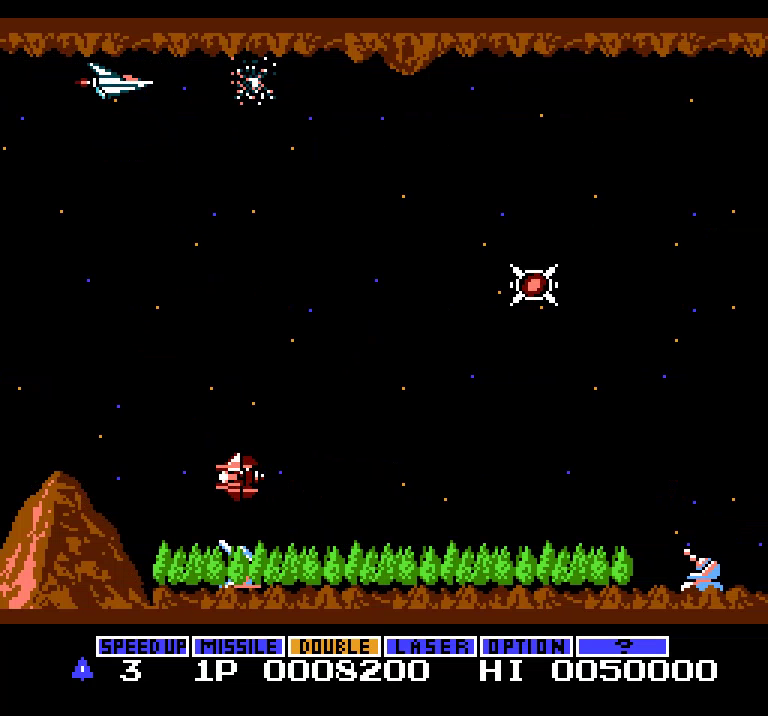Select the OPTION power-up slot
Image resolution: width=768 pixels, height=716 pixels.
pyautogui.click(x=526, y=647)
